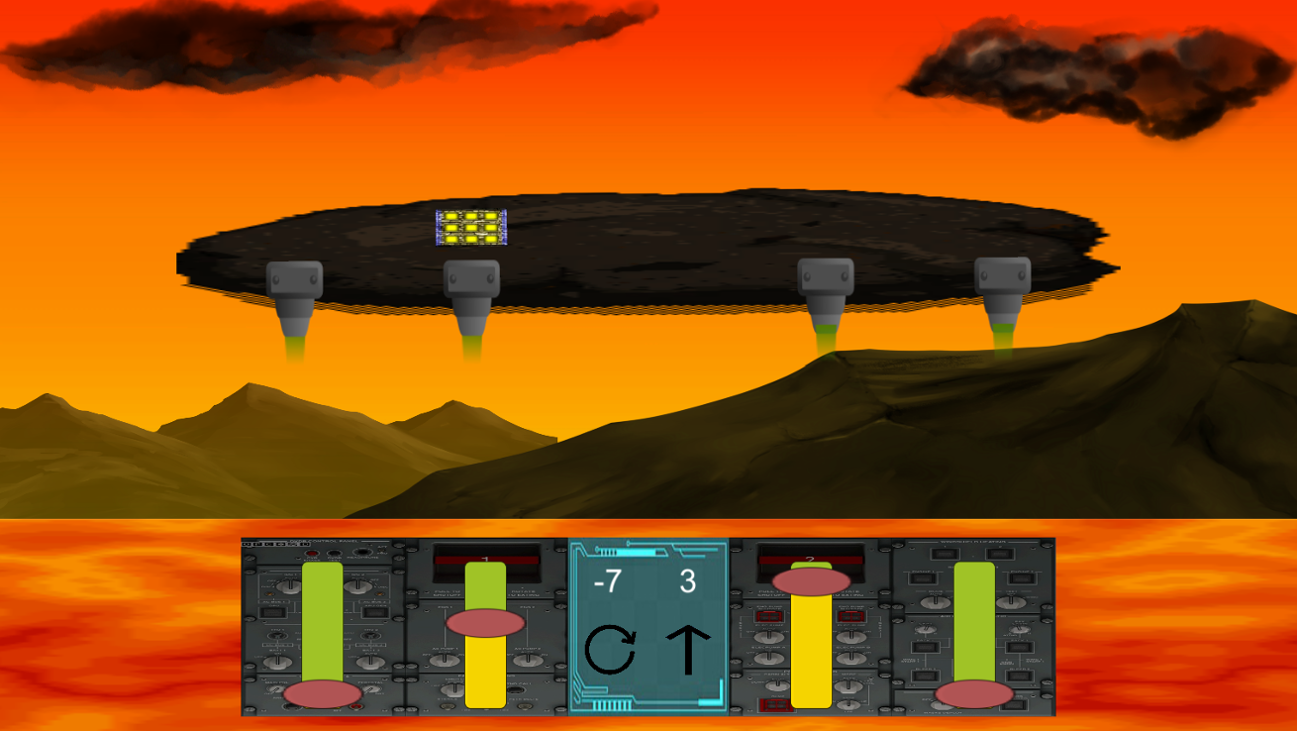
Task: Click the pink knob on the second yellow slider
Action: 485,622
